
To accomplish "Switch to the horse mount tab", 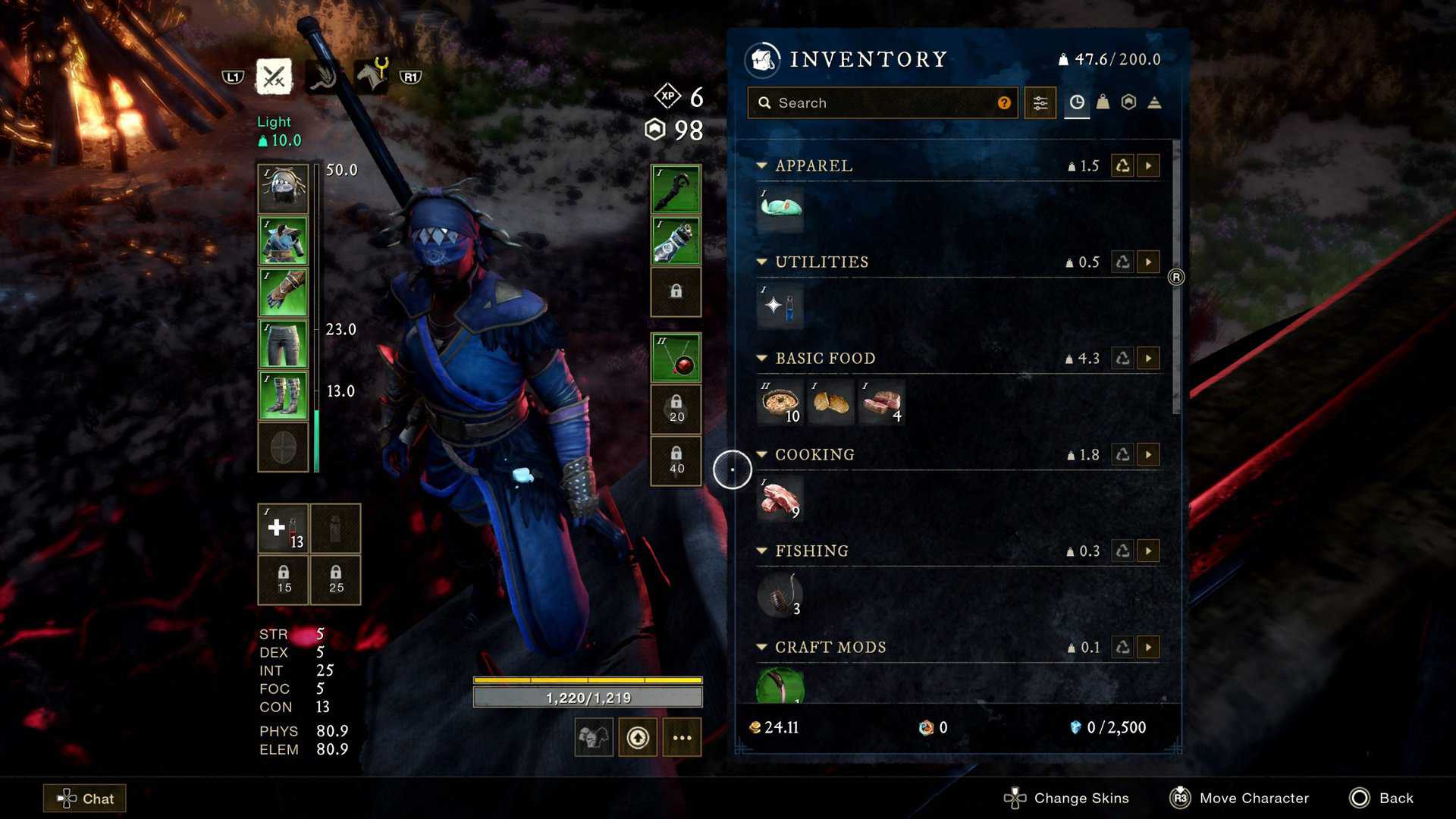I will click(372, 76).
